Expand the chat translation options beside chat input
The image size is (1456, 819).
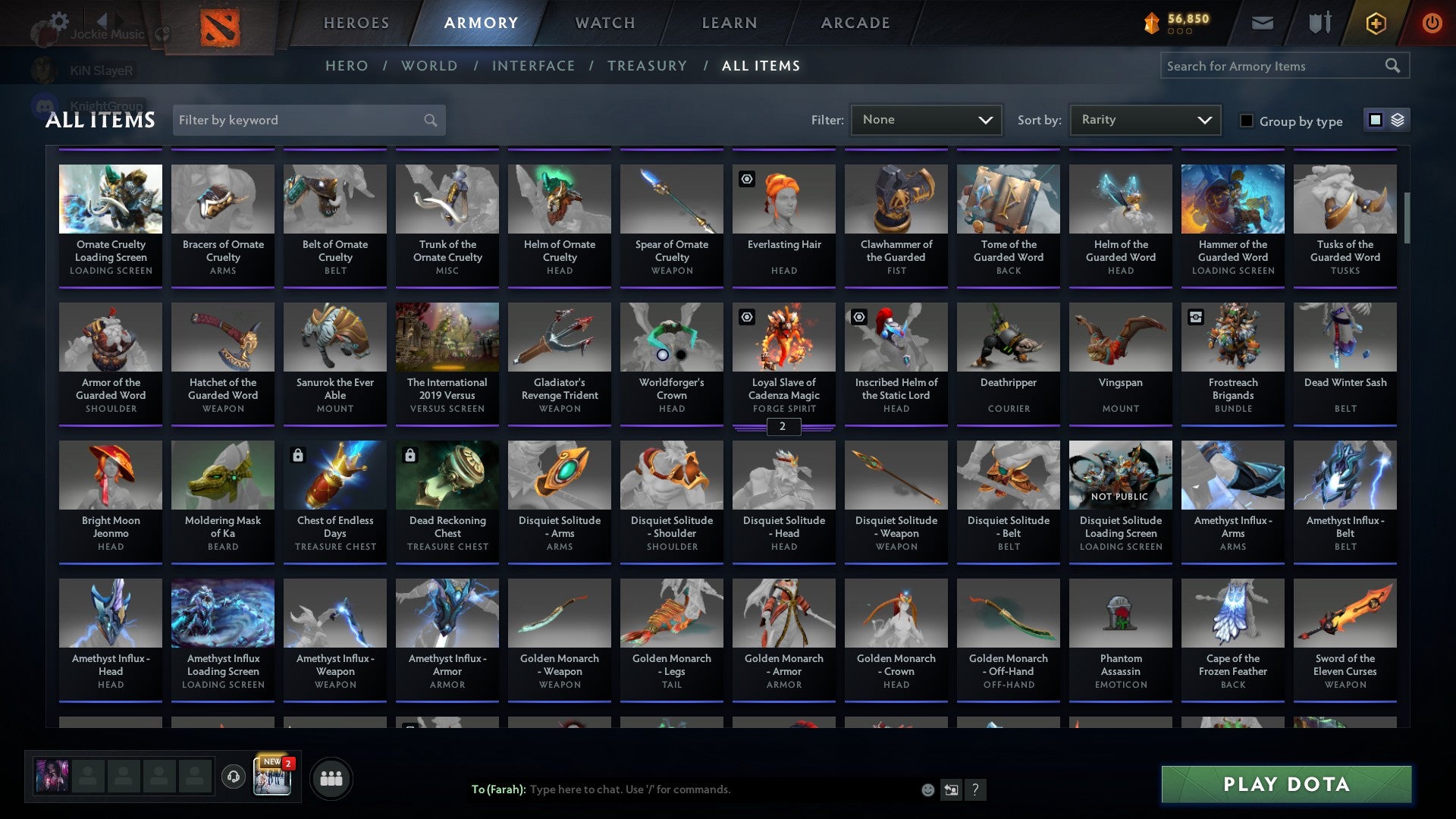click(x=950, y=789)
